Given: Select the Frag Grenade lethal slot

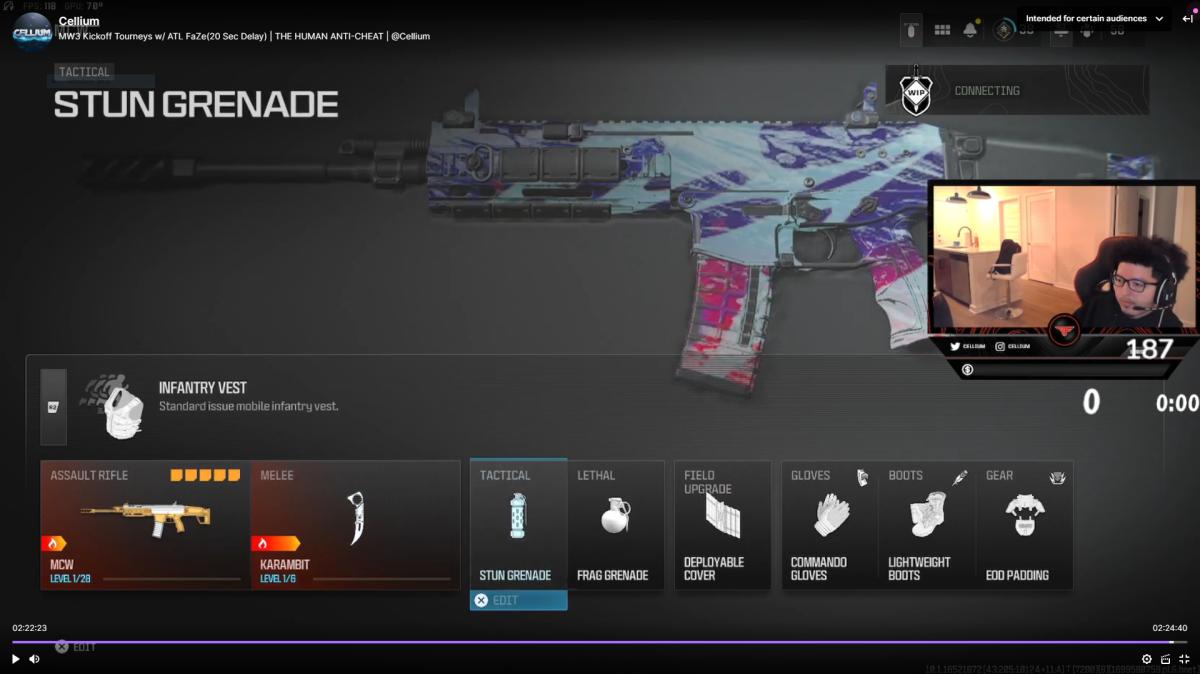Looking at the screenshot, I should click(x=616, y=525).
